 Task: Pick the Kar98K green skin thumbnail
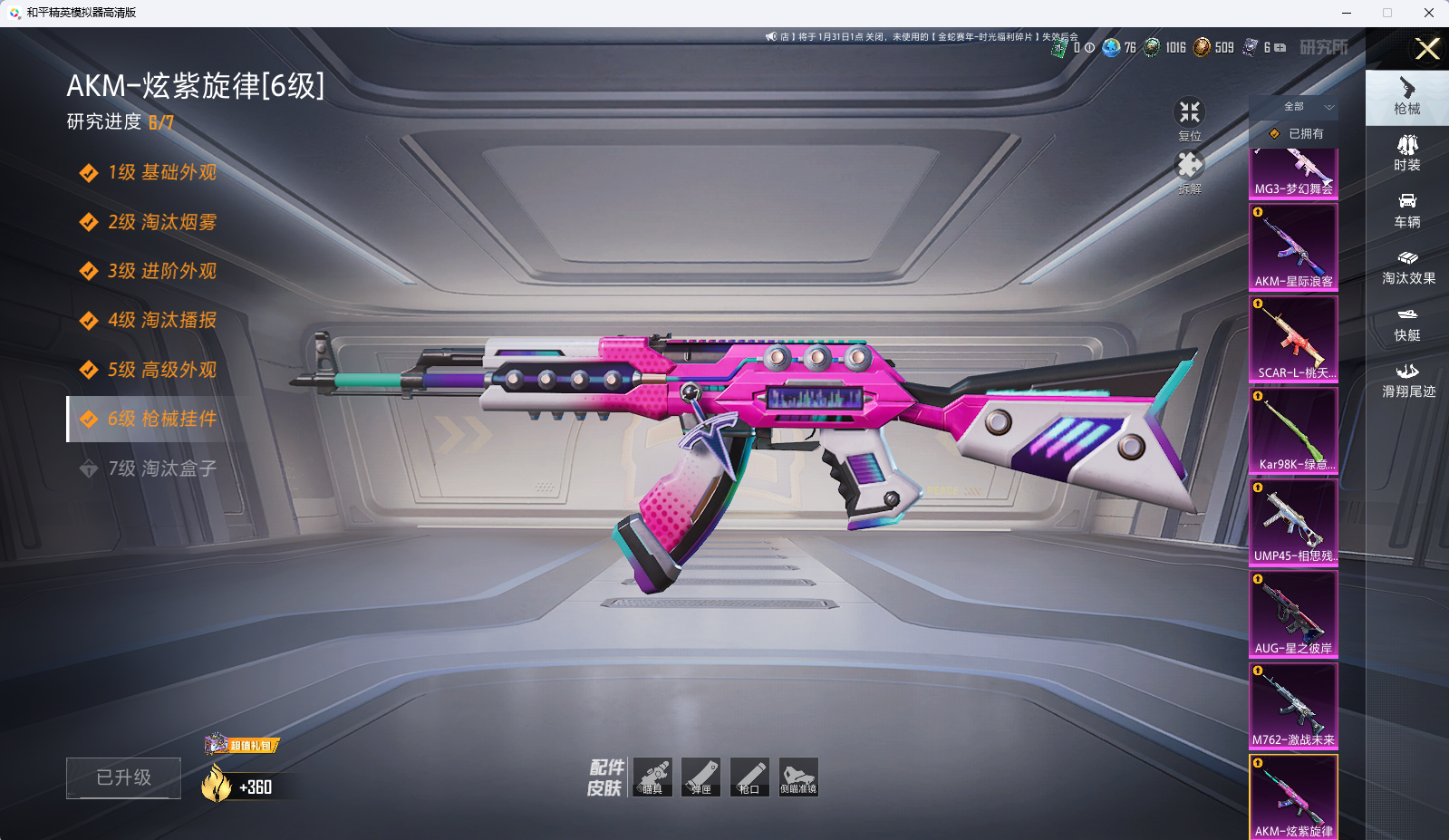1293,430
